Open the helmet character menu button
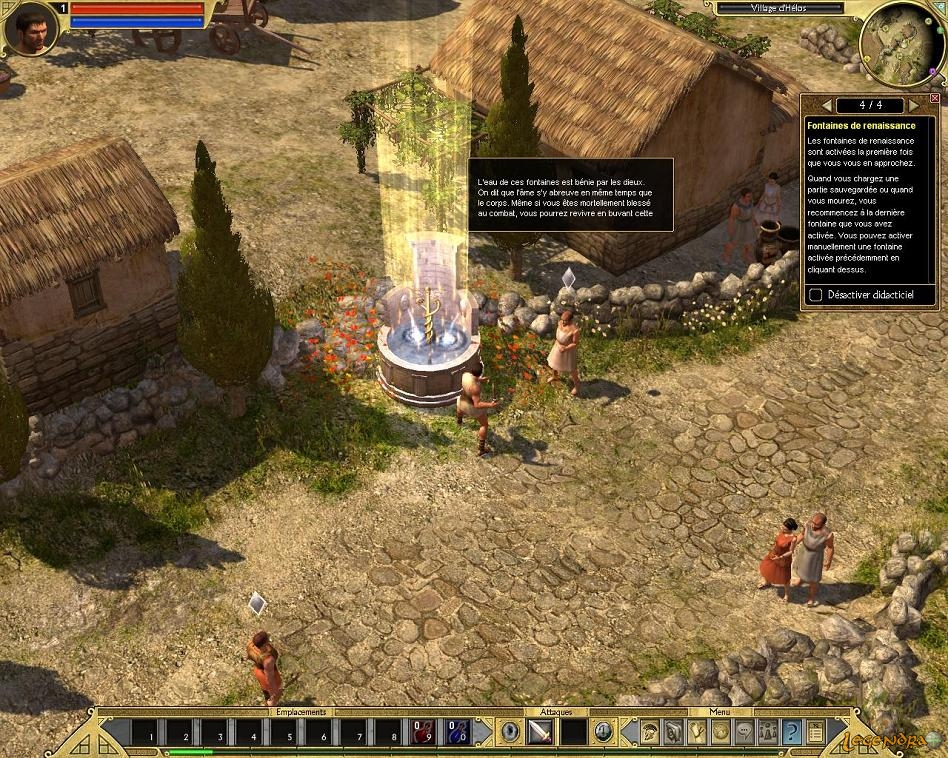This screenshot has height=758, width=948. (650, 732)
